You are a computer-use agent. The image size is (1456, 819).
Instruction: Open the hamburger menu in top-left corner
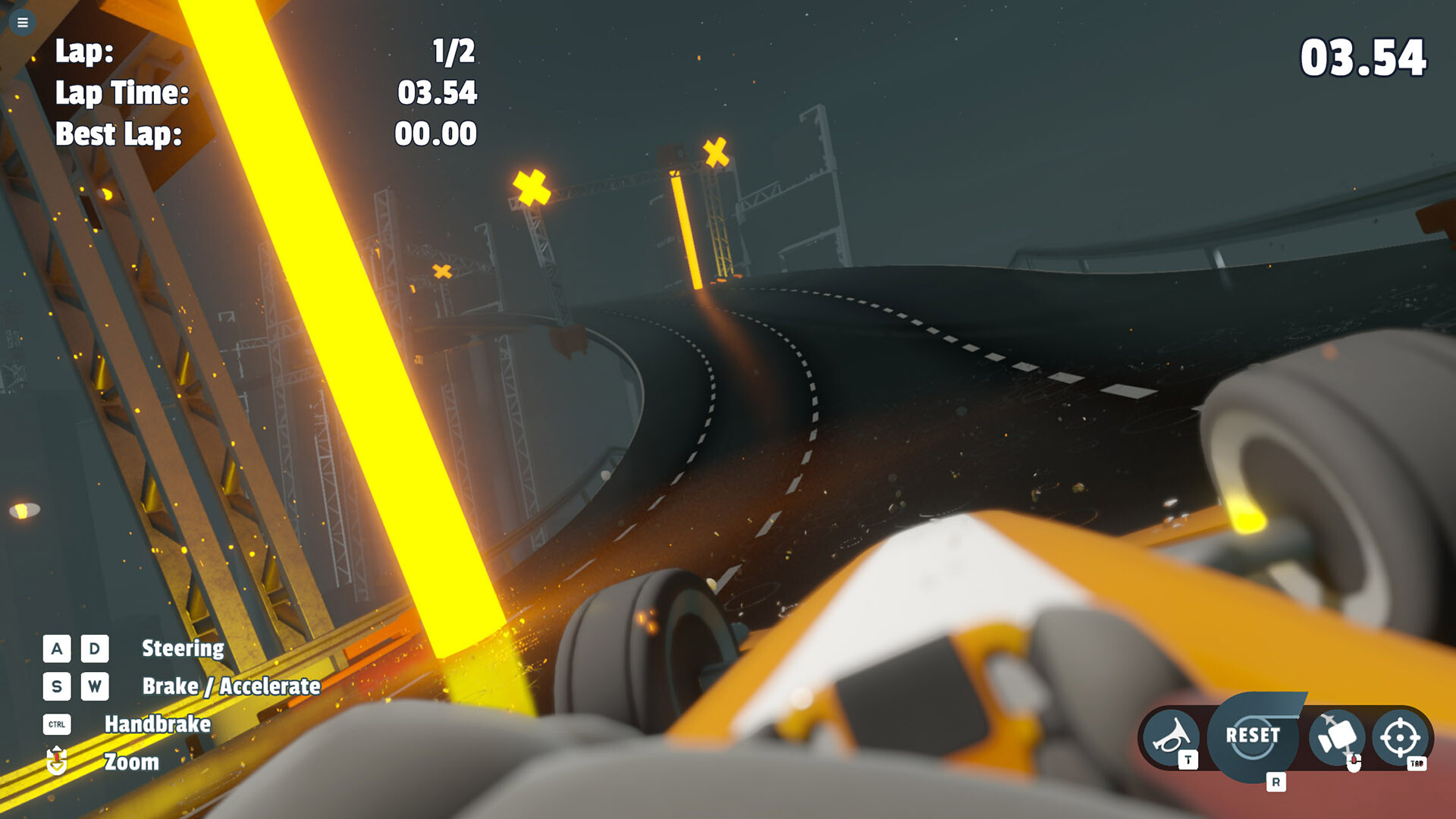click(22, 23)
